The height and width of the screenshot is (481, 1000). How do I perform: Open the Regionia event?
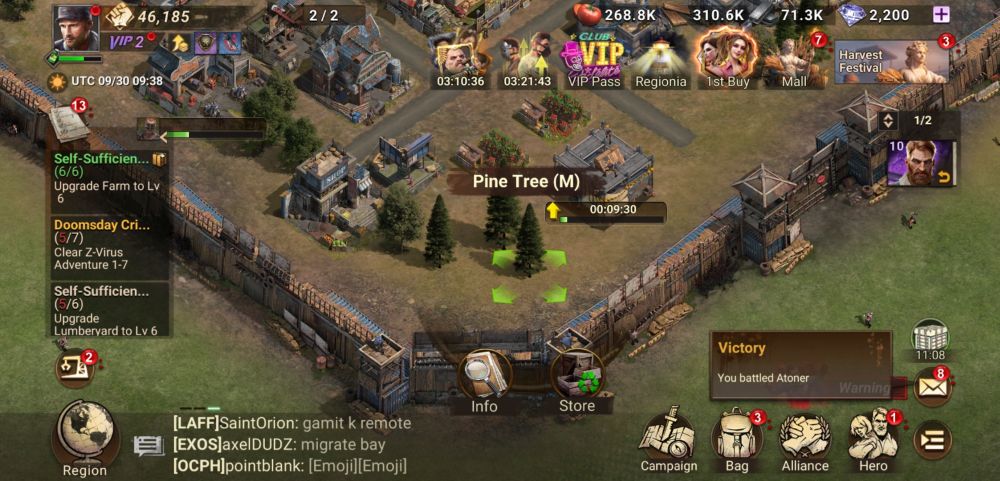coord(661,60)
